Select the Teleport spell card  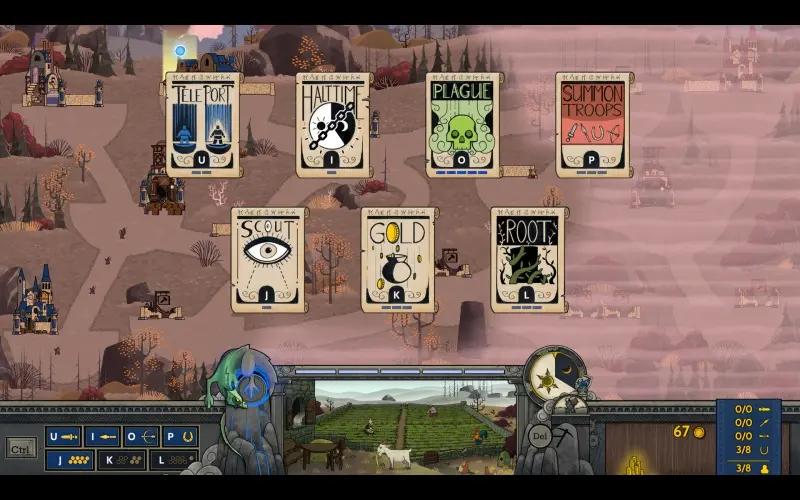[204, 125]
